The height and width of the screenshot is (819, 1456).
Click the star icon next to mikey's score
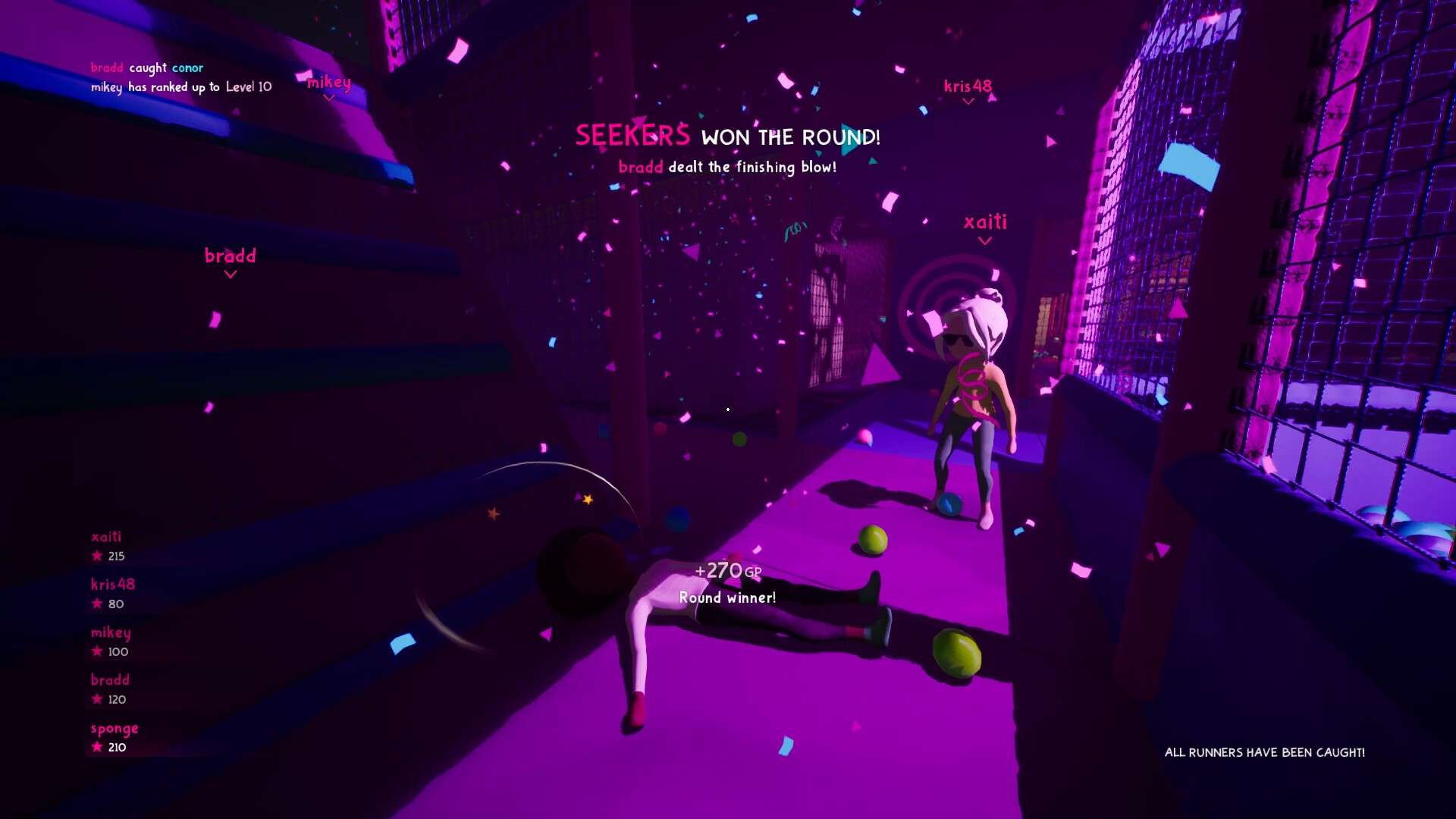[x=96, y=651]
